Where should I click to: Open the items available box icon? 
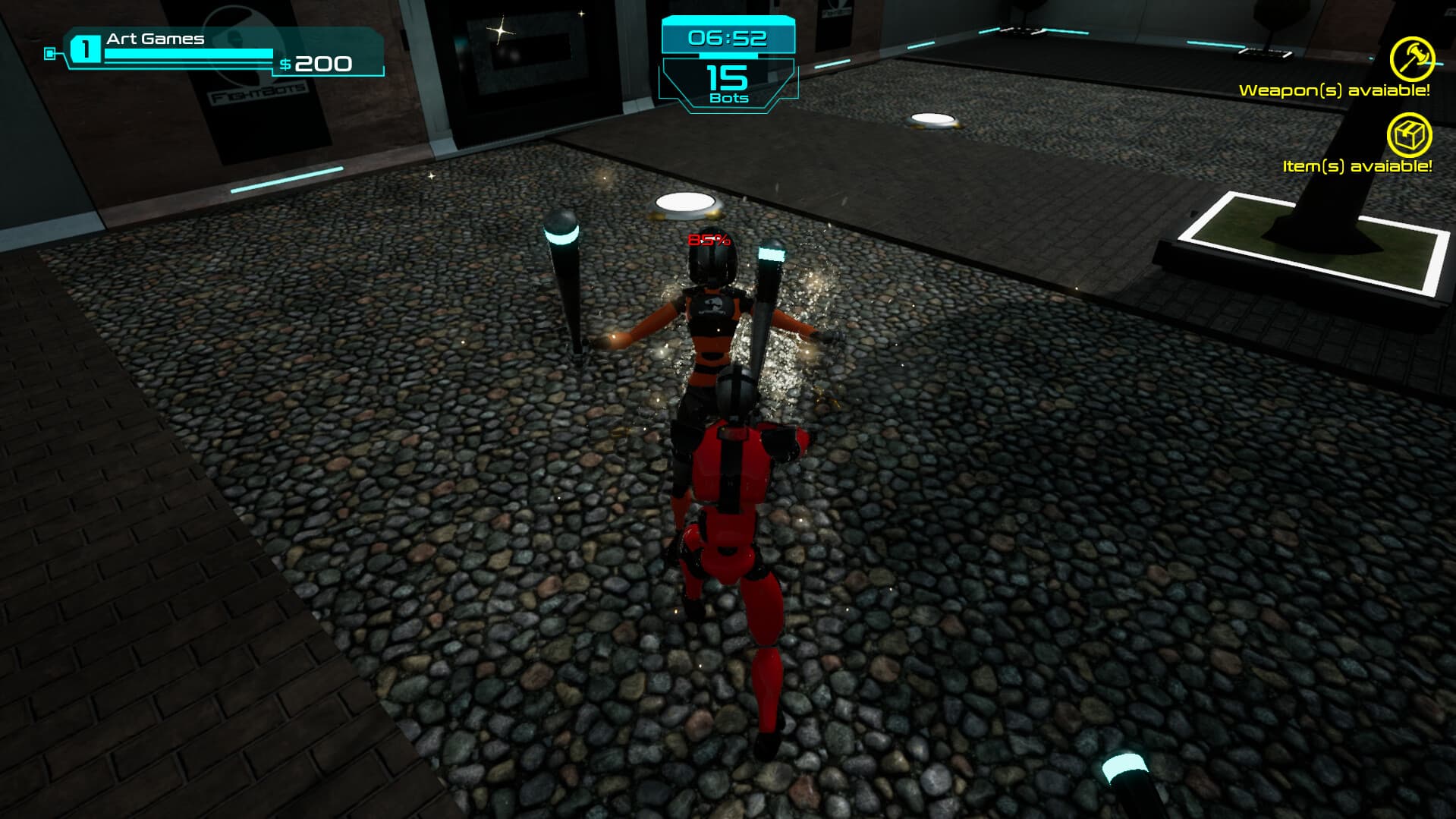click(x=1409, y=136)
